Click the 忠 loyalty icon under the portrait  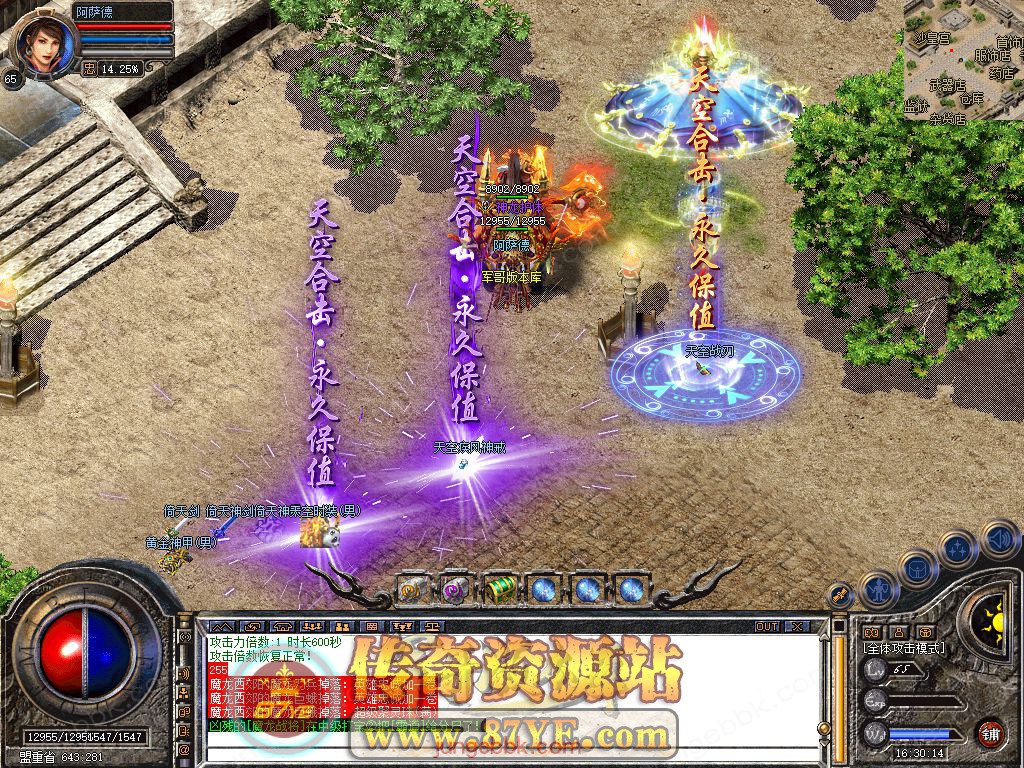tap(89, 68)
